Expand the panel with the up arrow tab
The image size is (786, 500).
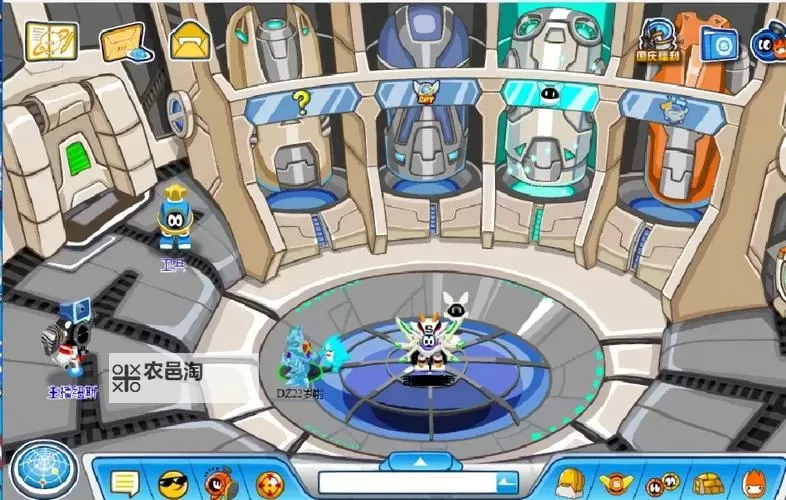pyautogui.click(x=419, y=461)
